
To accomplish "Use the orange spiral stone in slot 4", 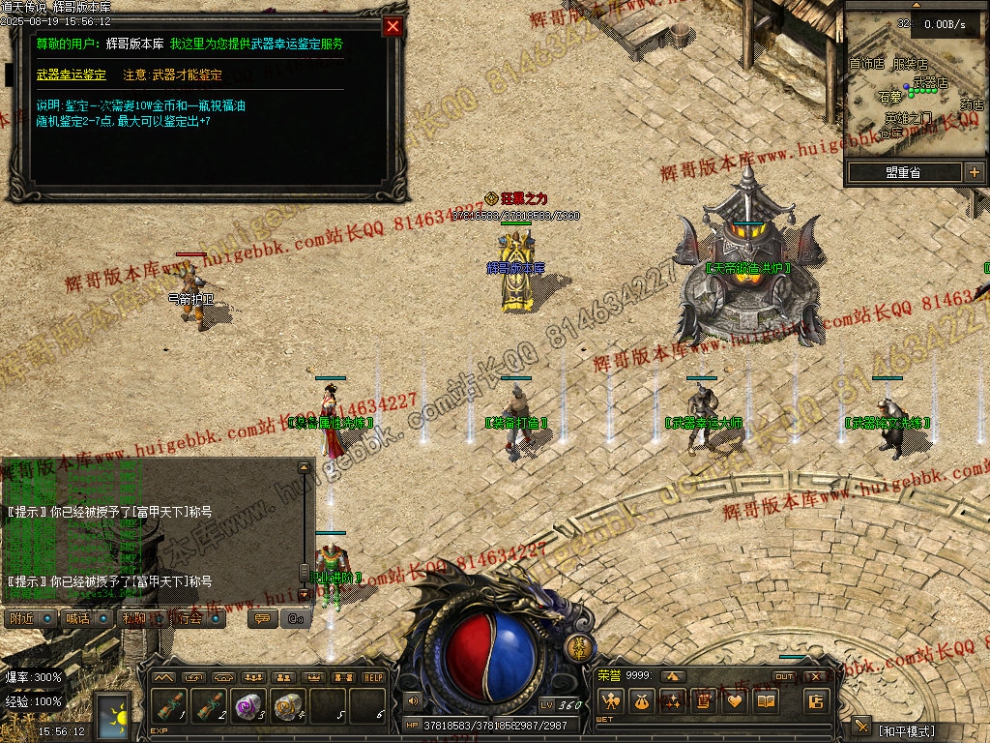I will (288, 706).
